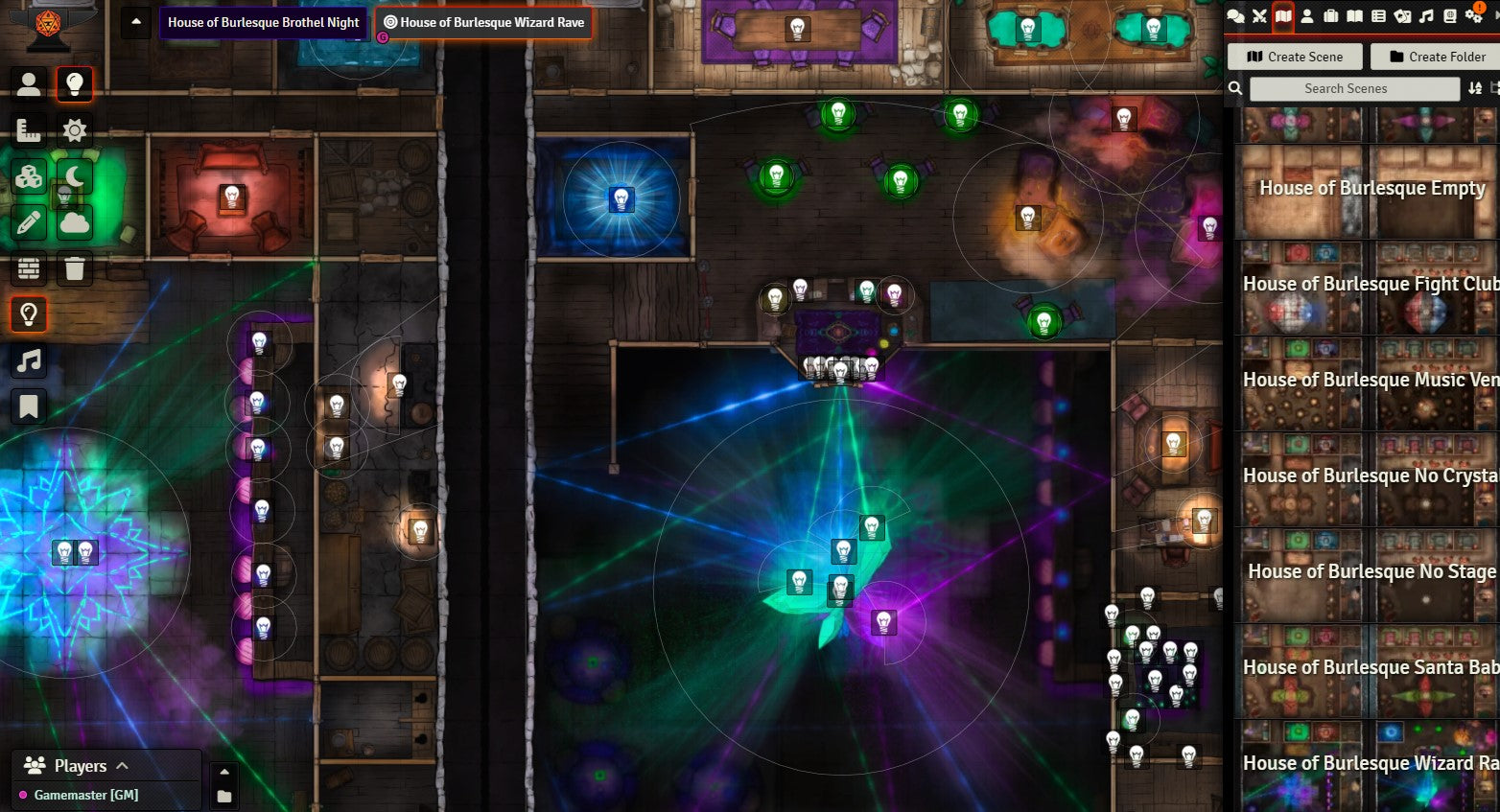Click the trash can Clear Lights tool
This screenshot has width=1500, height=812.
[x=75, y=268]
